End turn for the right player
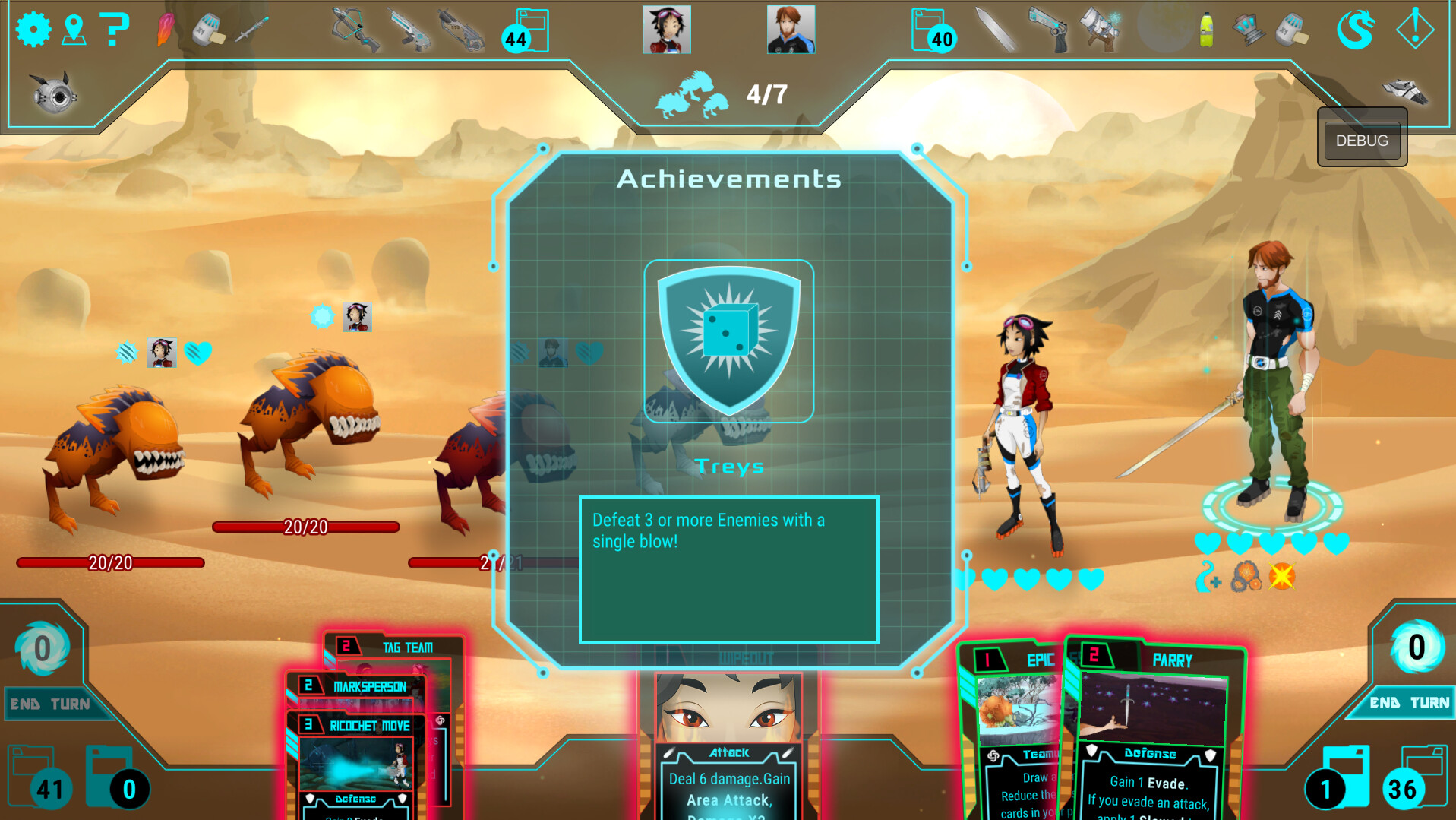 (x=1409, y=703)
